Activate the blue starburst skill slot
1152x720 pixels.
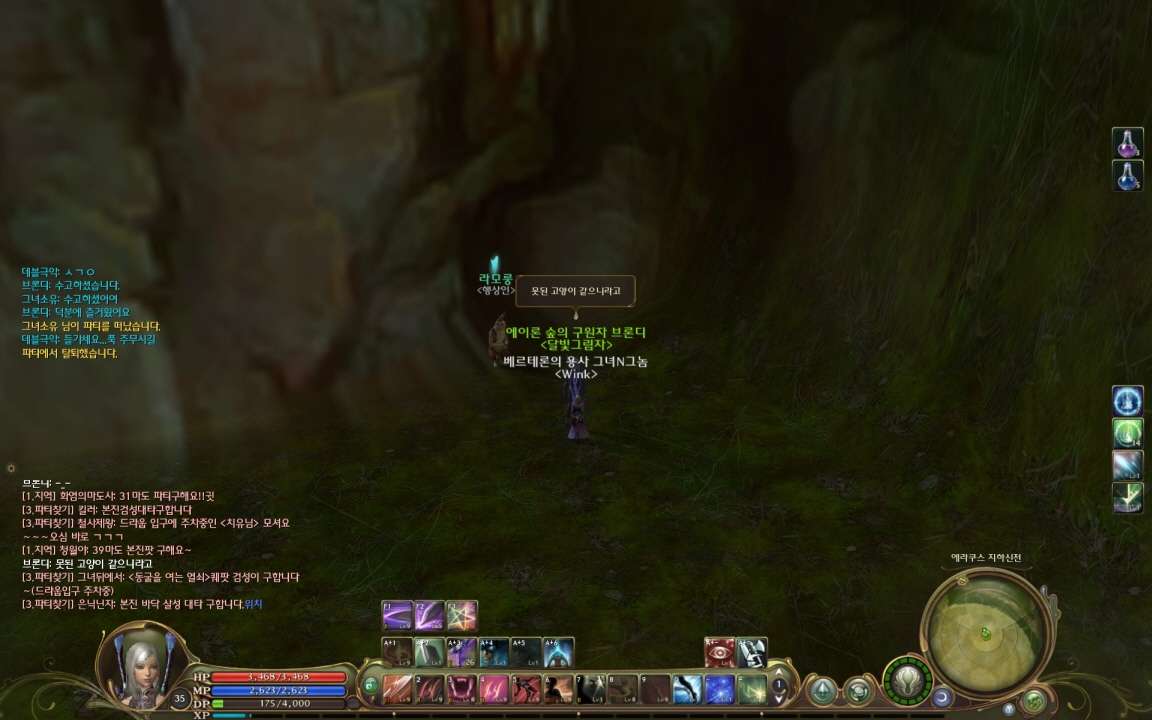pyautogui.click(x=720, y=689)
